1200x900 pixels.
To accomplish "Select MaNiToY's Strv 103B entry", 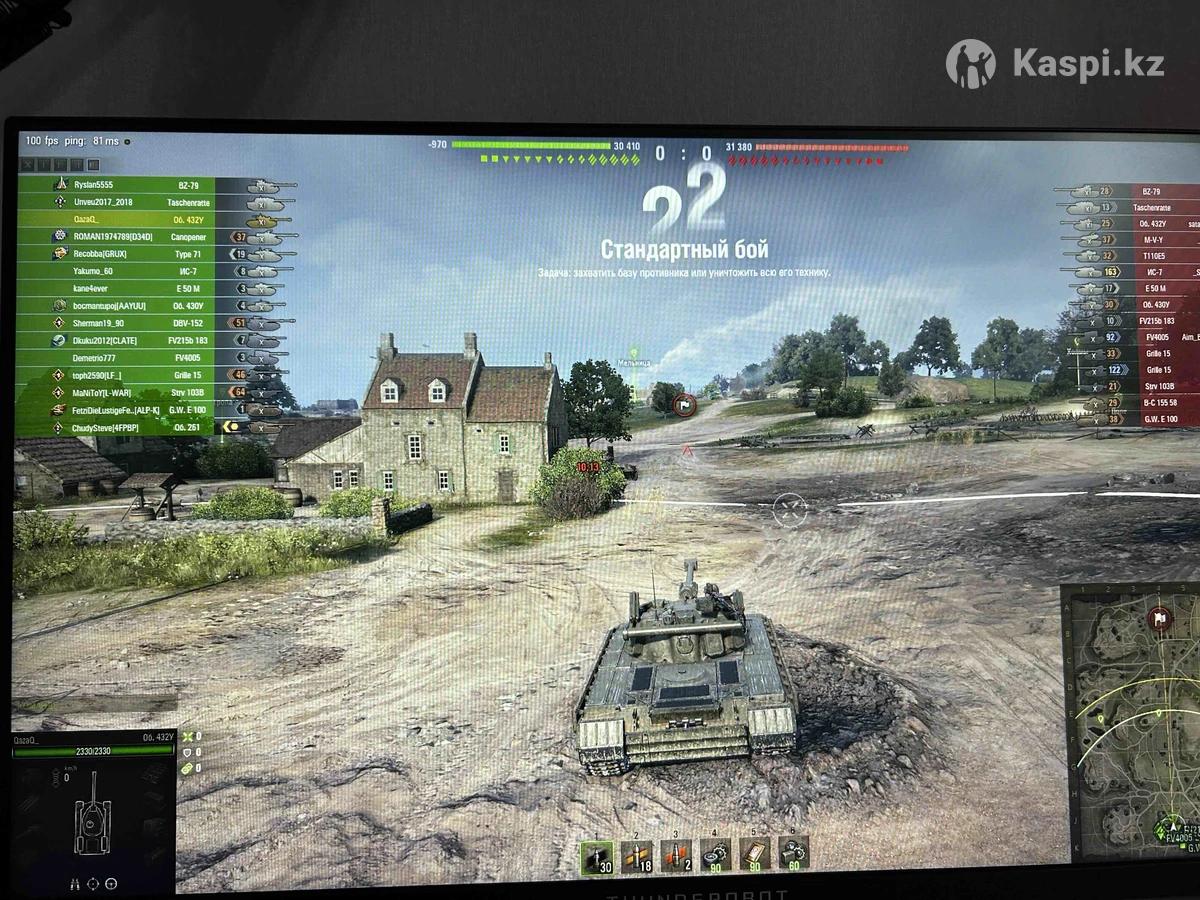I will (x=150, y=392).
